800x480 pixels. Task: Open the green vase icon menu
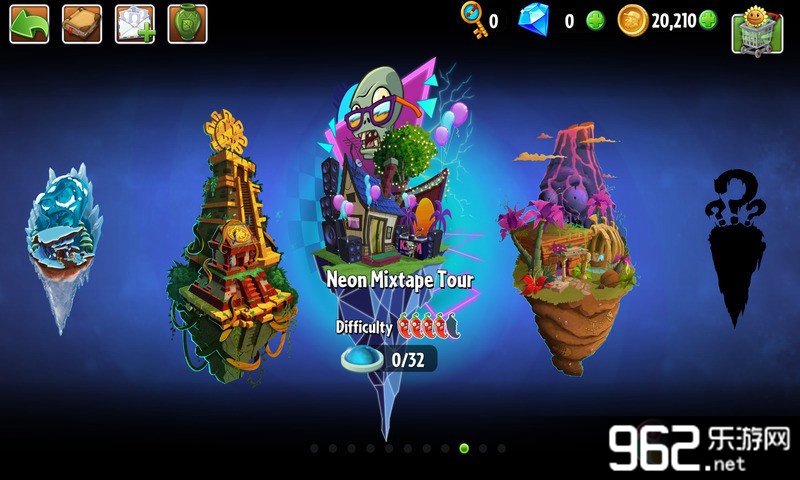click(x=187, y=24)
